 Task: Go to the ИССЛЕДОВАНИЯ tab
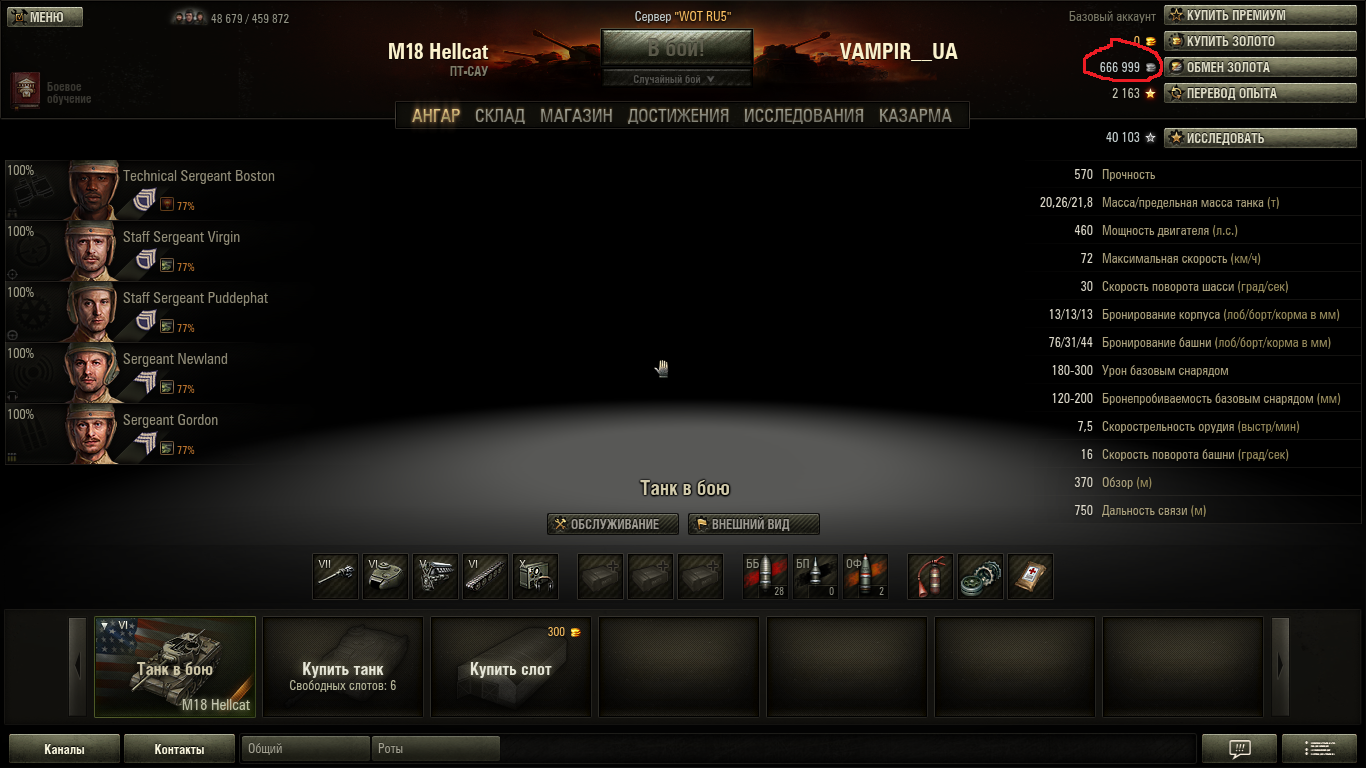(803, 115)
